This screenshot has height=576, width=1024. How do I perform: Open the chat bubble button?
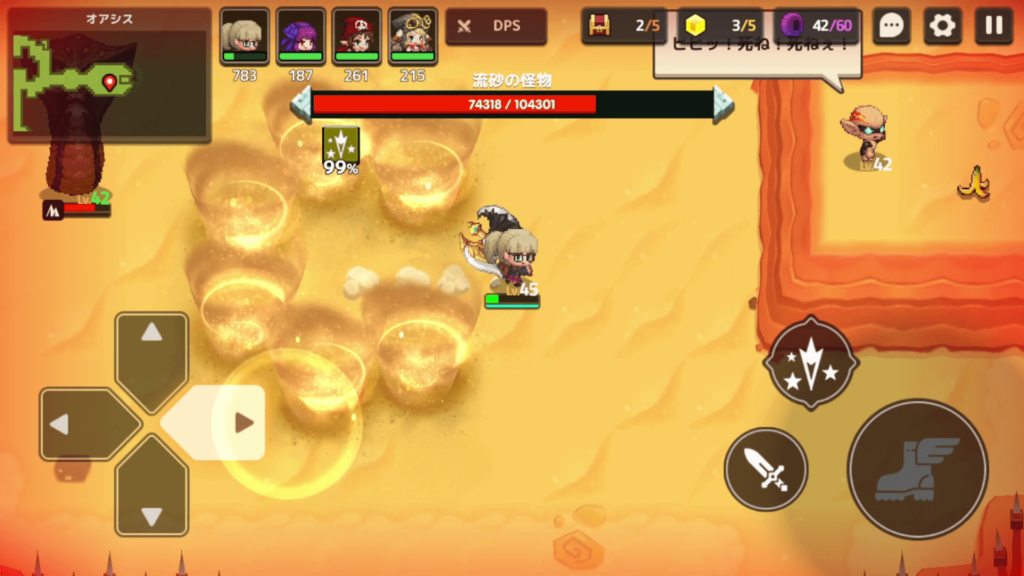890,26
